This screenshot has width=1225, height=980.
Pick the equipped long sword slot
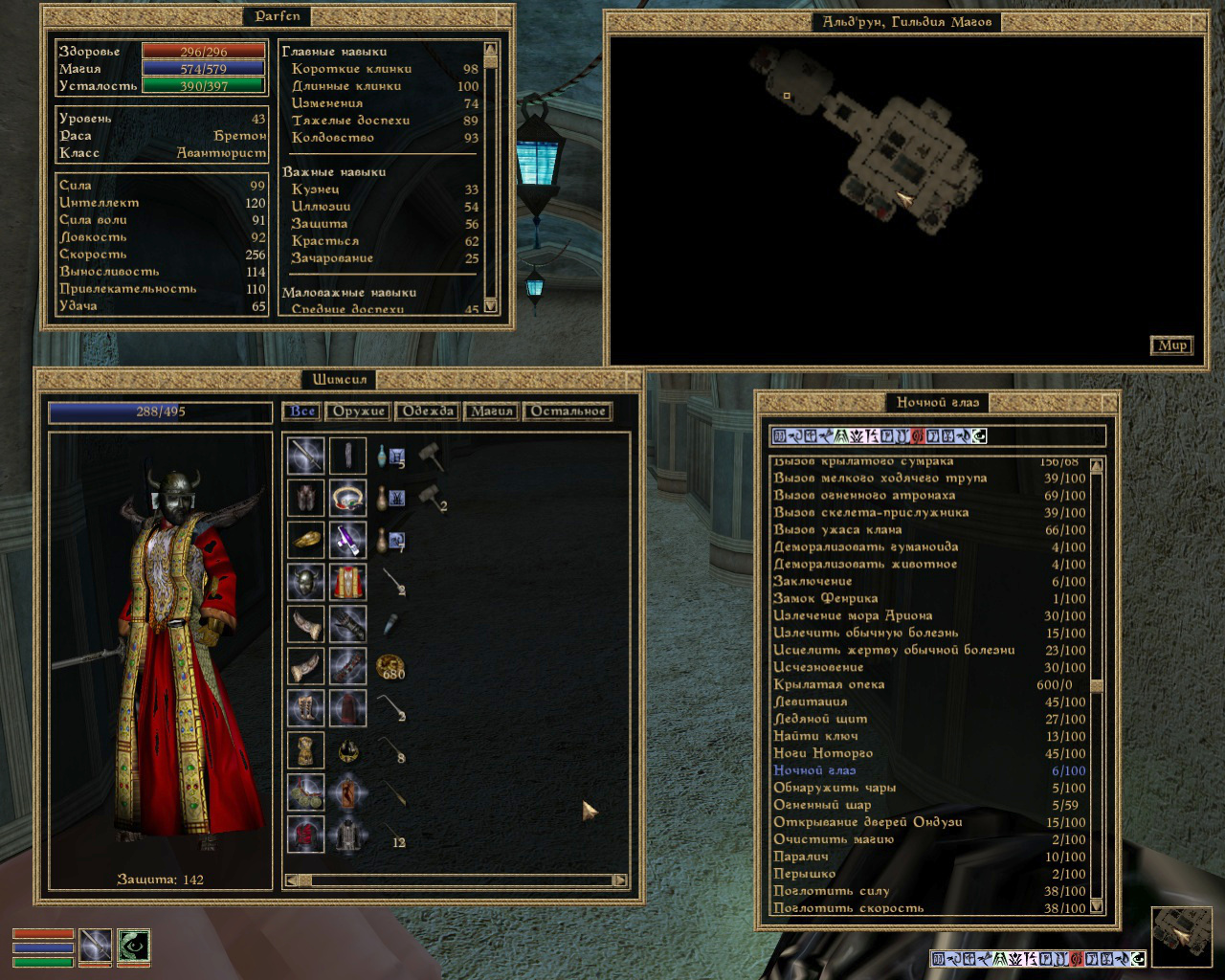tap(306, 456)
